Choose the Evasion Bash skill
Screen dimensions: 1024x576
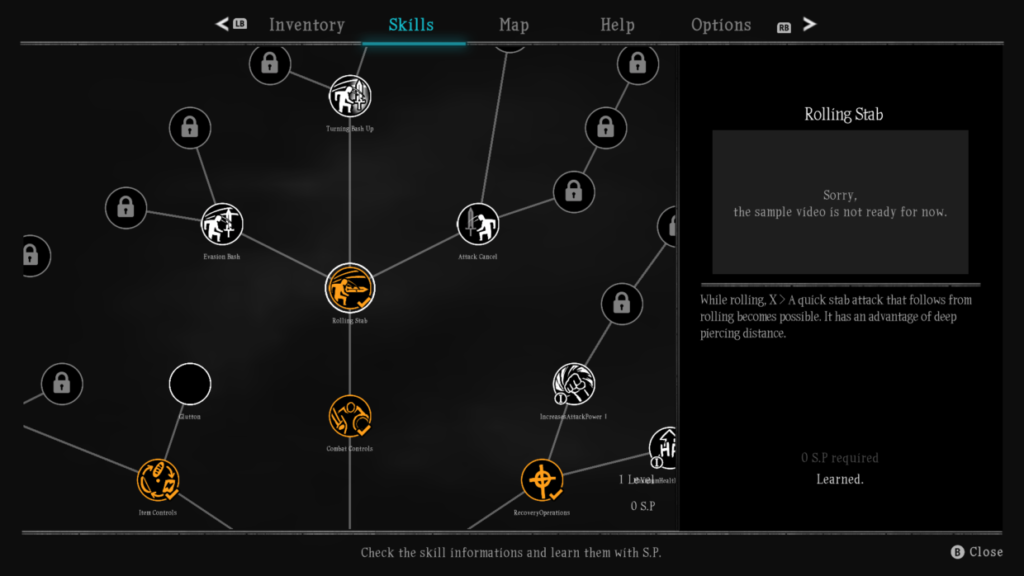[221, 224]
